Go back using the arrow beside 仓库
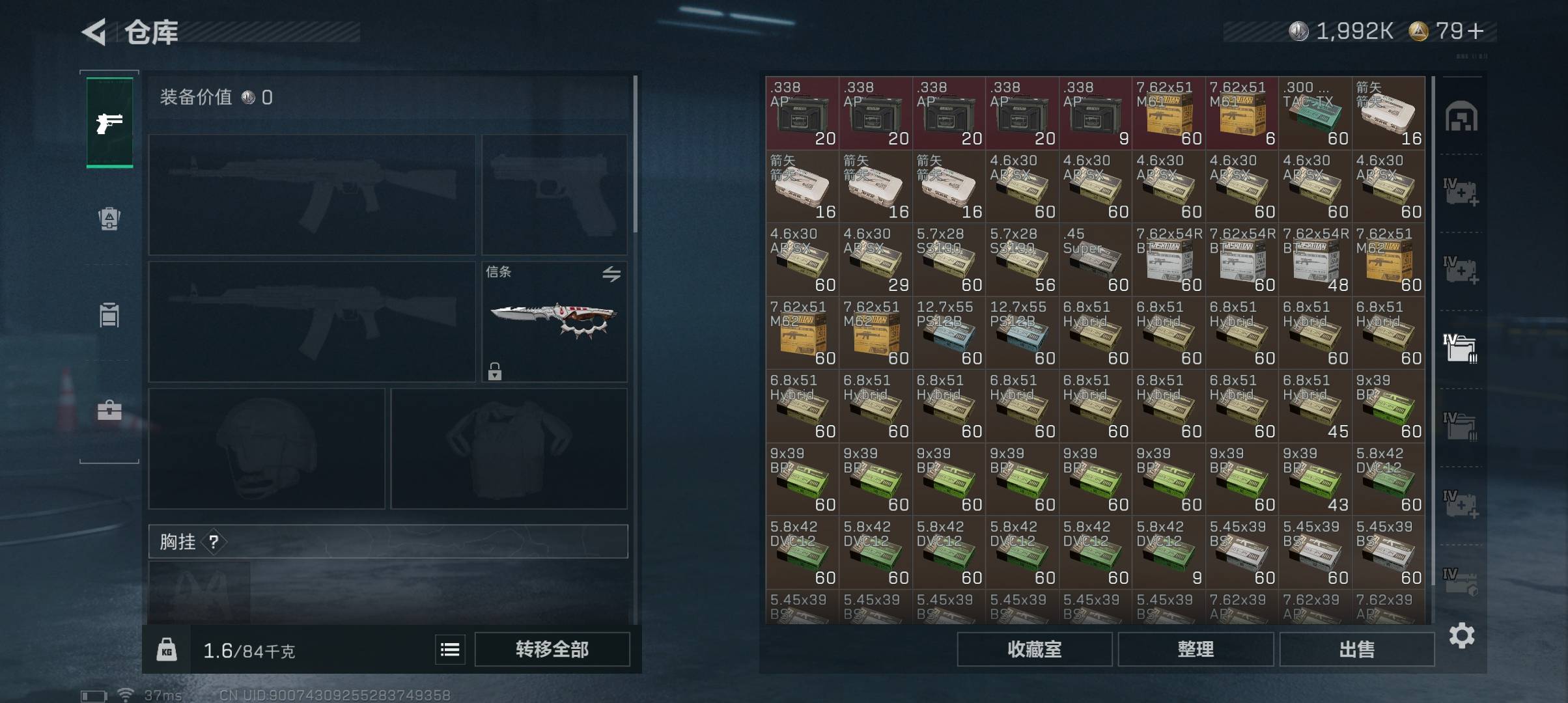The width and height of the screenshot is (1568, 703). (x=94, y=32)
